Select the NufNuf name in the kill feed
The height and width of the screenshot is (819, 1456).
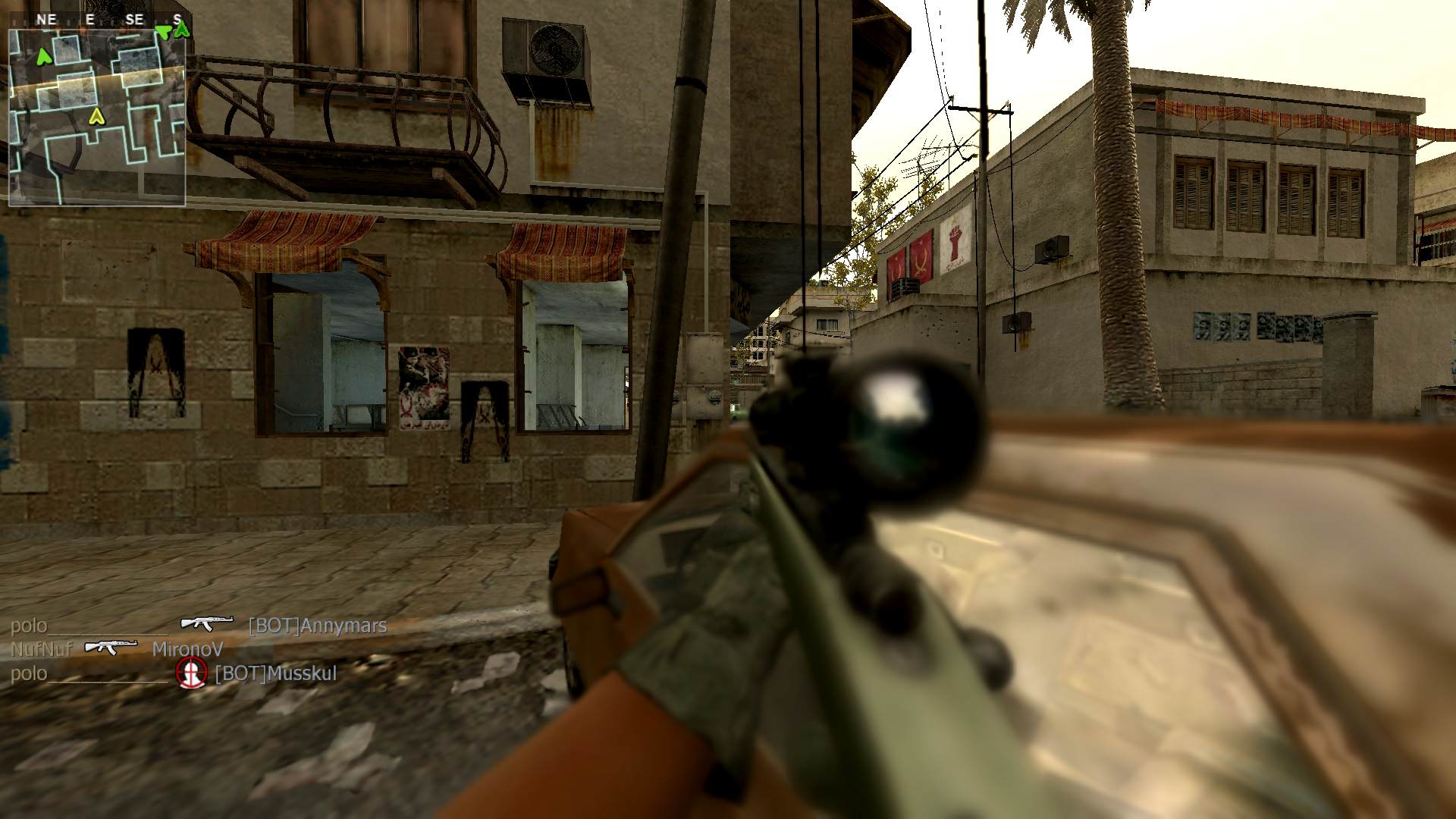[41, 649]
